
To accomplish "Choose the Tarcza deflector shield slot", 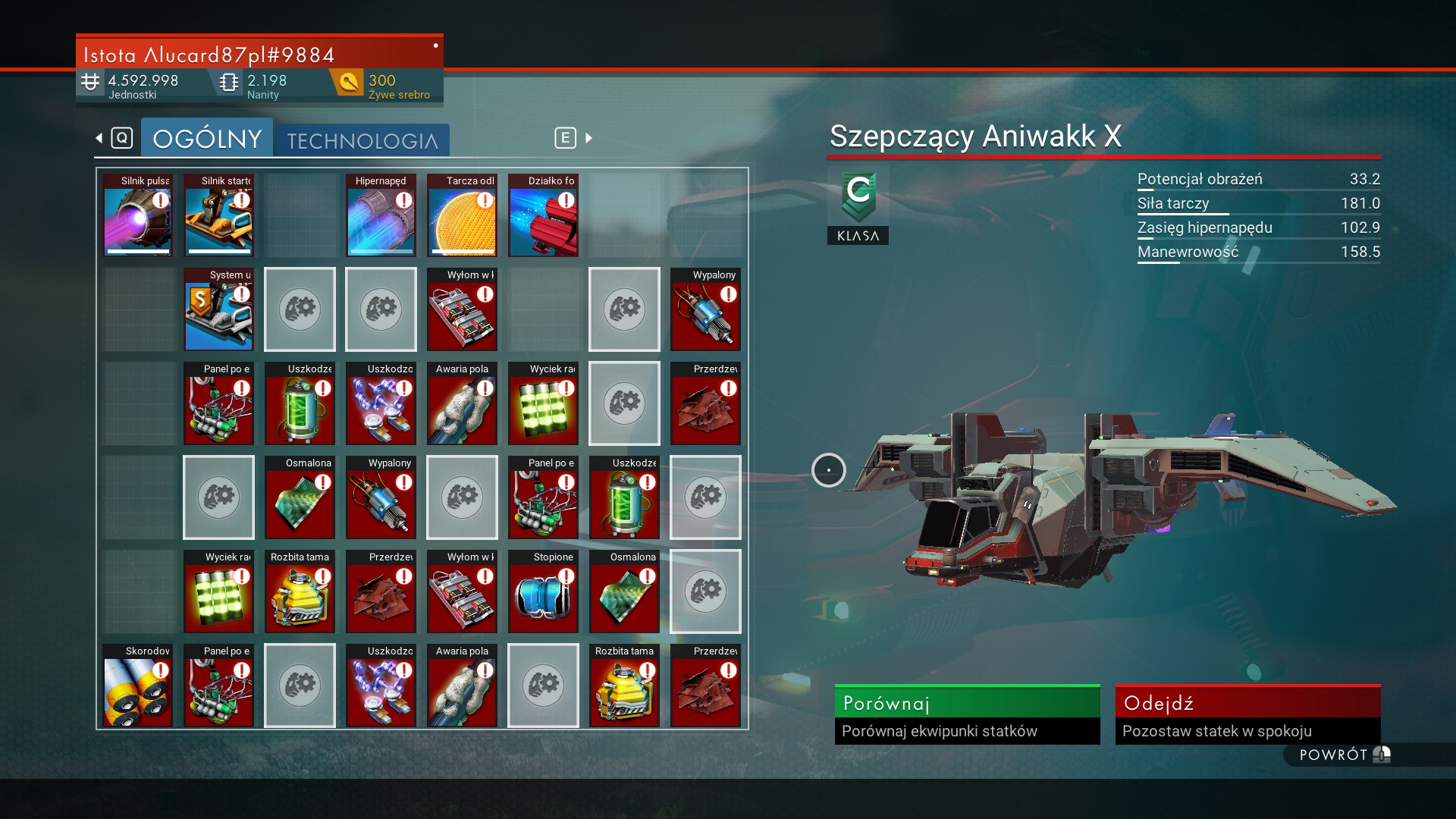I will tap(462, 215).
